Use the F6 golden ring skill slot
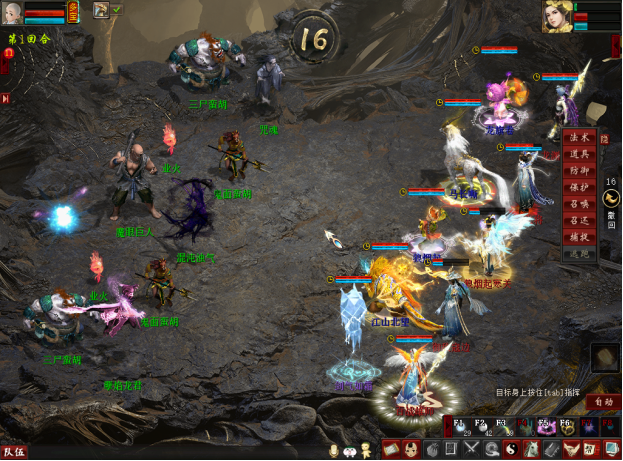Screen dimensions: 623x461 566,426
